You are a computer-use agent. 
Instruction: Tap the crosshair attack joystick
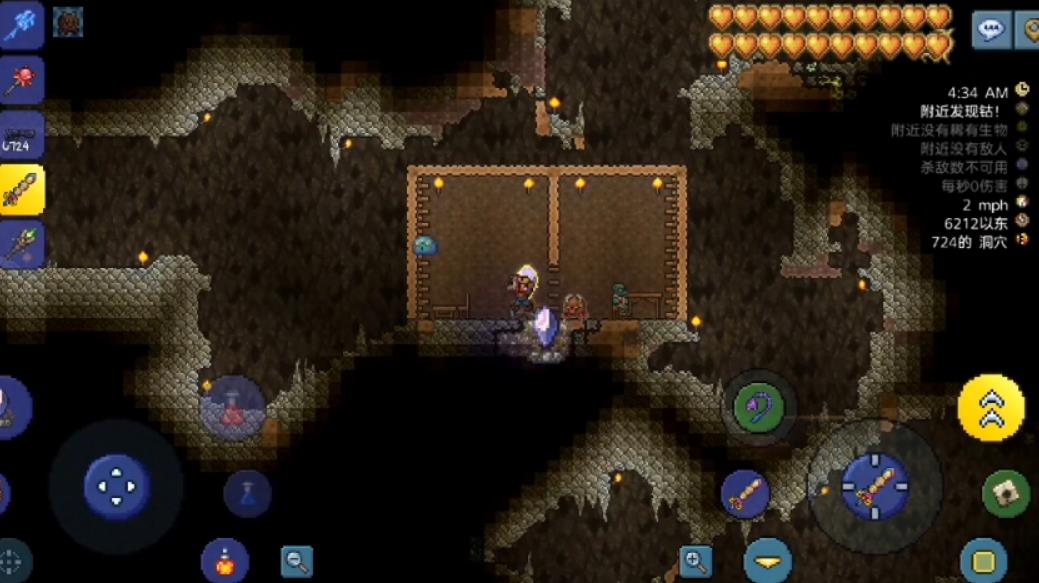[x=874, y=487]
